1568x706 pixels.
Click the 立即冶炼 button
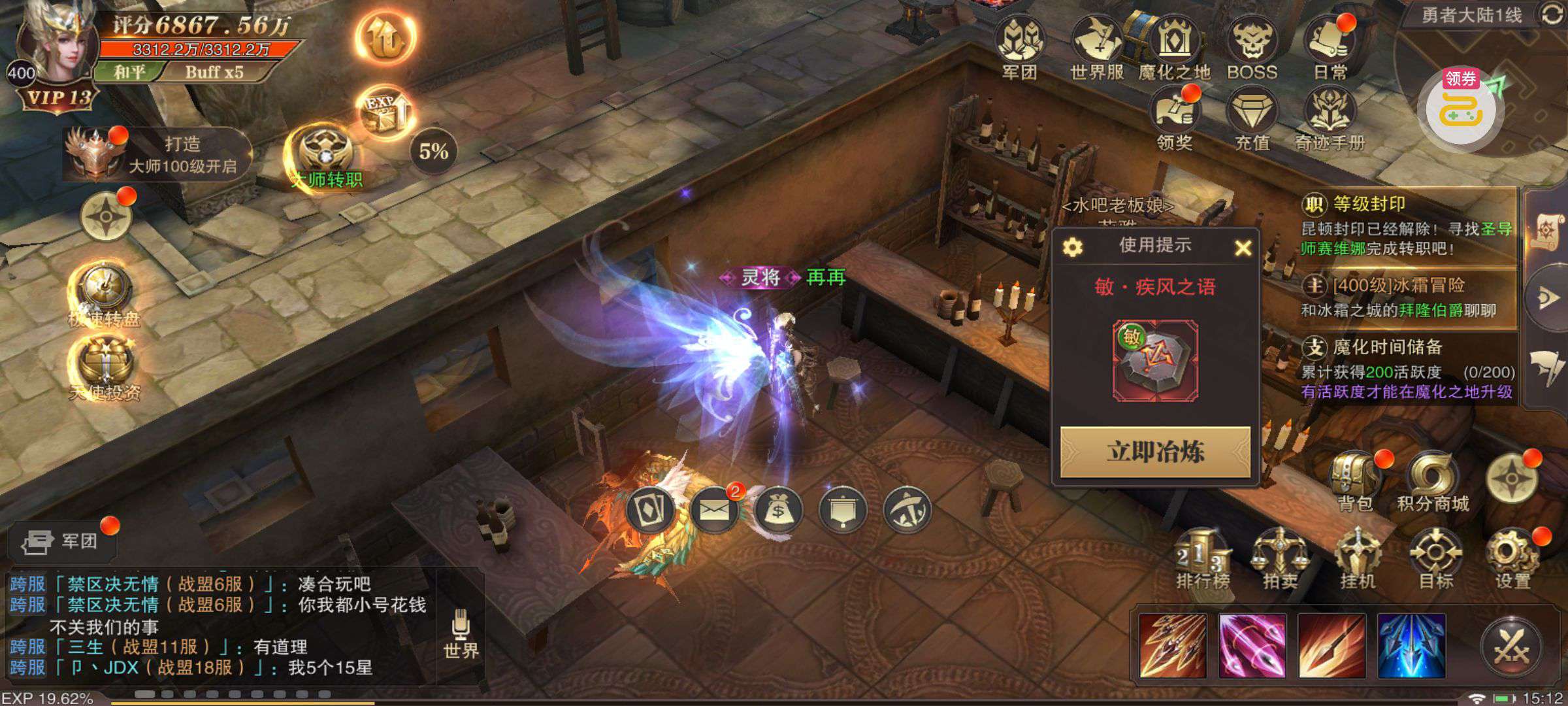(1154, 452)
